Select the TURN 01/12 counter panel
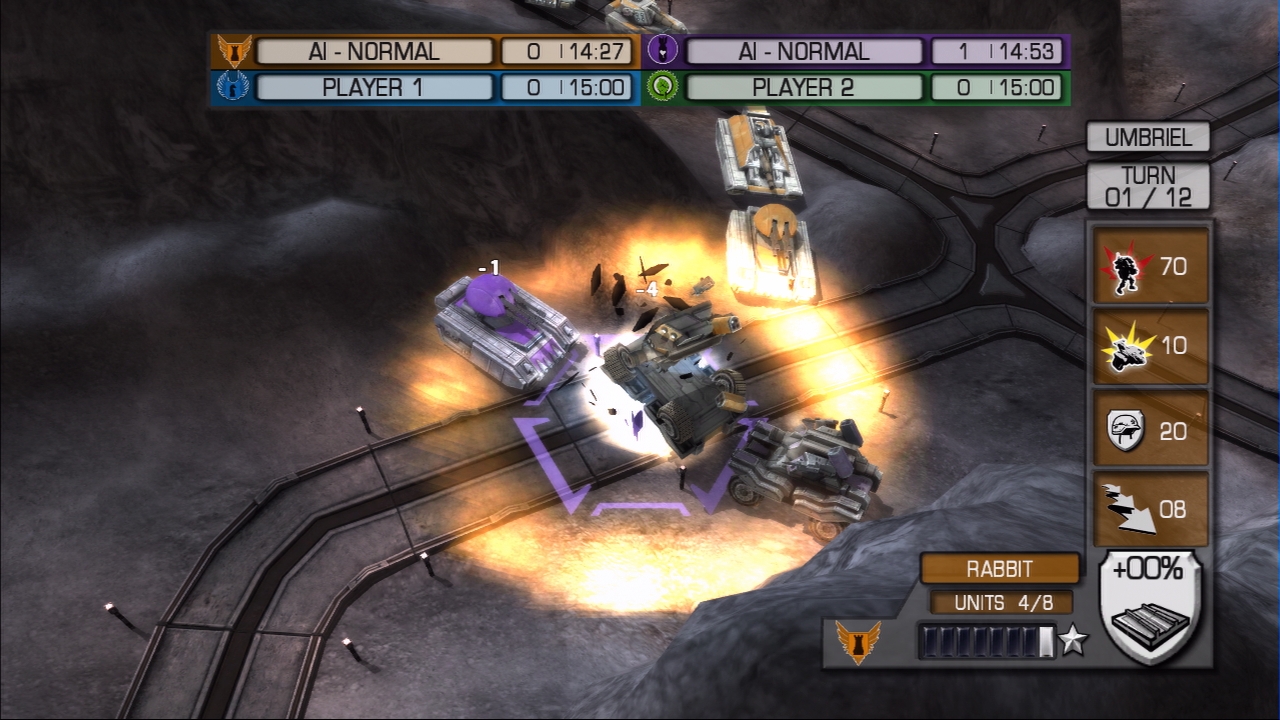 (1148, 183)
